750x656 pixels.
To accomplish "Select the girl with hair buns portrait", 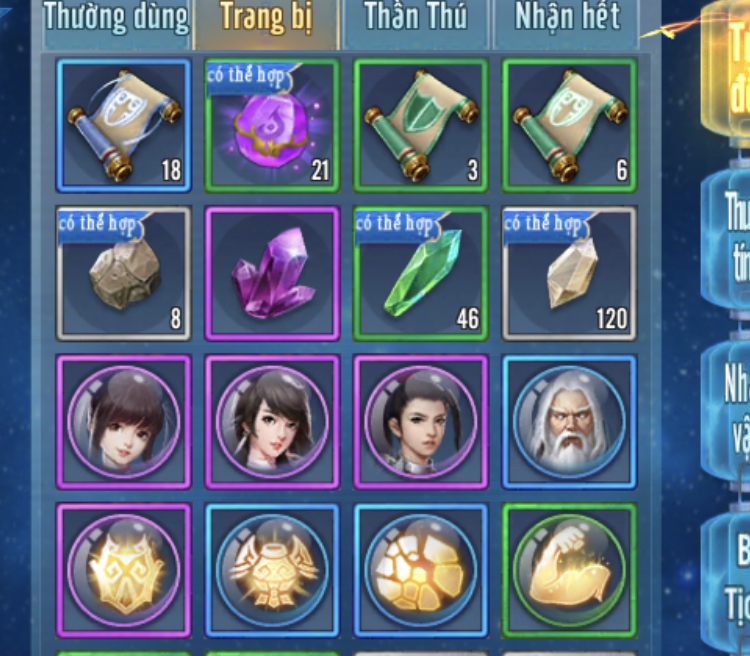I will coord(124,421).
